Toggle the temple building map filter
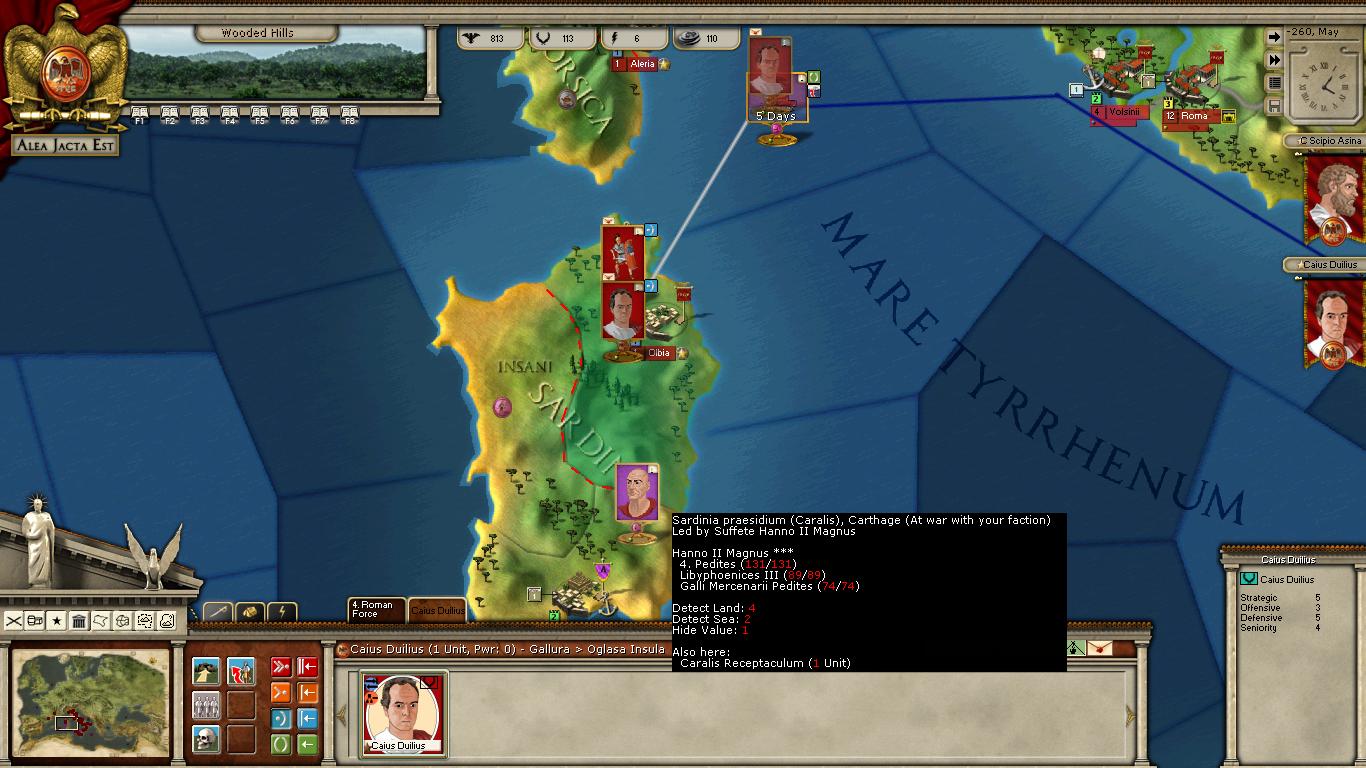Viewport: 1366px width, 768px height. click(x=79, y=621)
